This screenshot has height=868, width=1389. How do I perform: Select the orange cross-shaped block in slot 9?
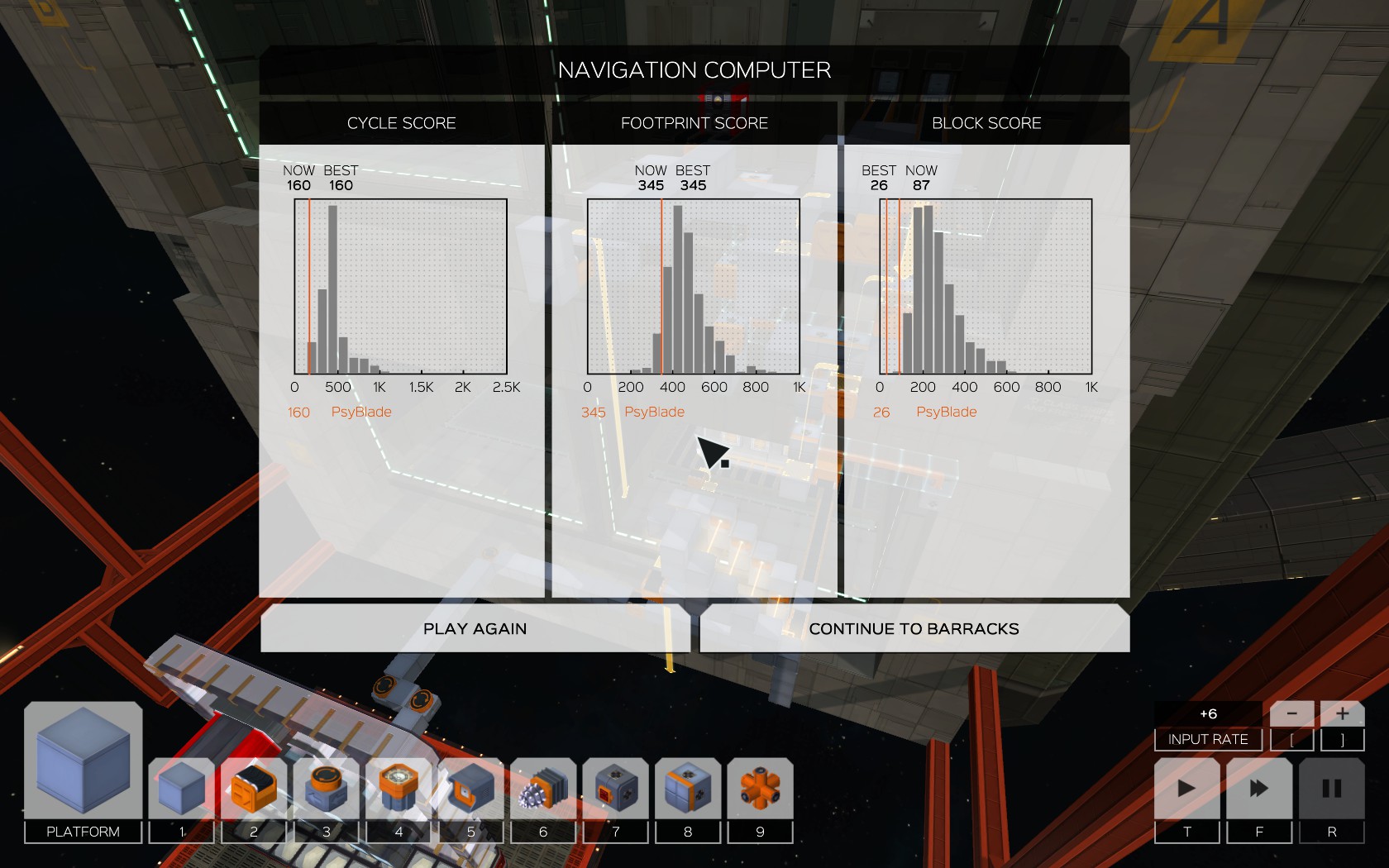tap(760, 789)
